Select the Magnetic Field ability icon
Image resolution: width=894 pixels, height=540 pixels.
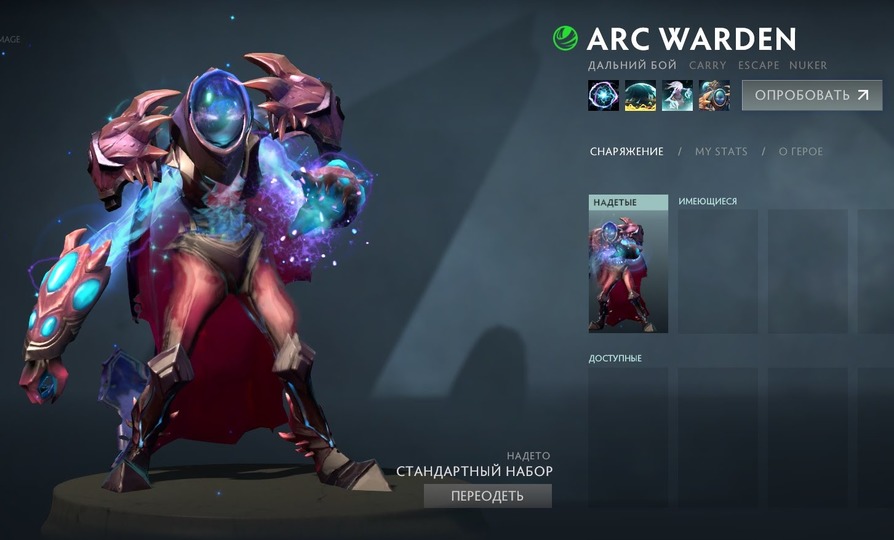pos(640,95)
